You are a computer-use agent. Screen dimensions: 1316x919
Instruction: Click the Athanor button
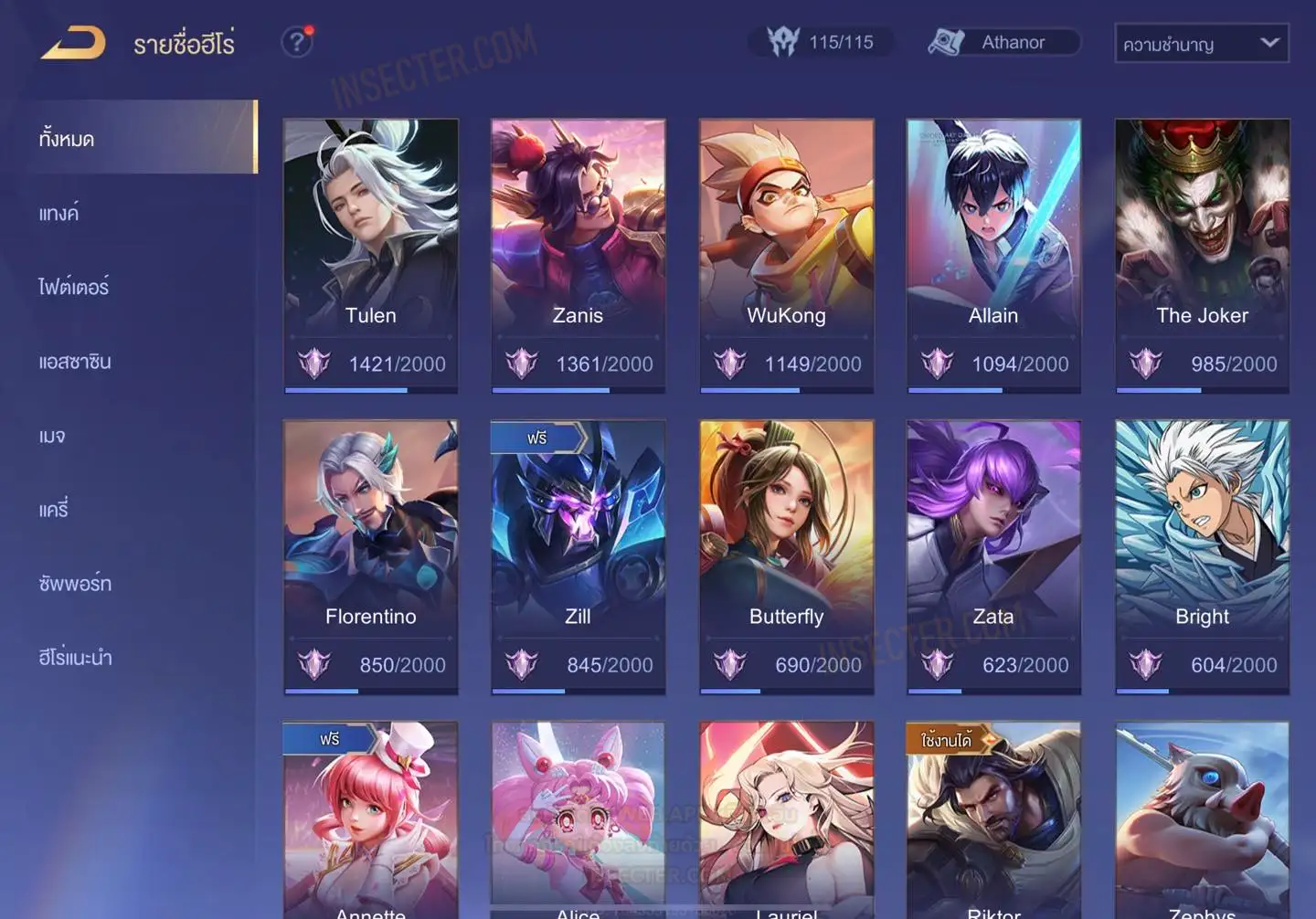coord(1003,42)
